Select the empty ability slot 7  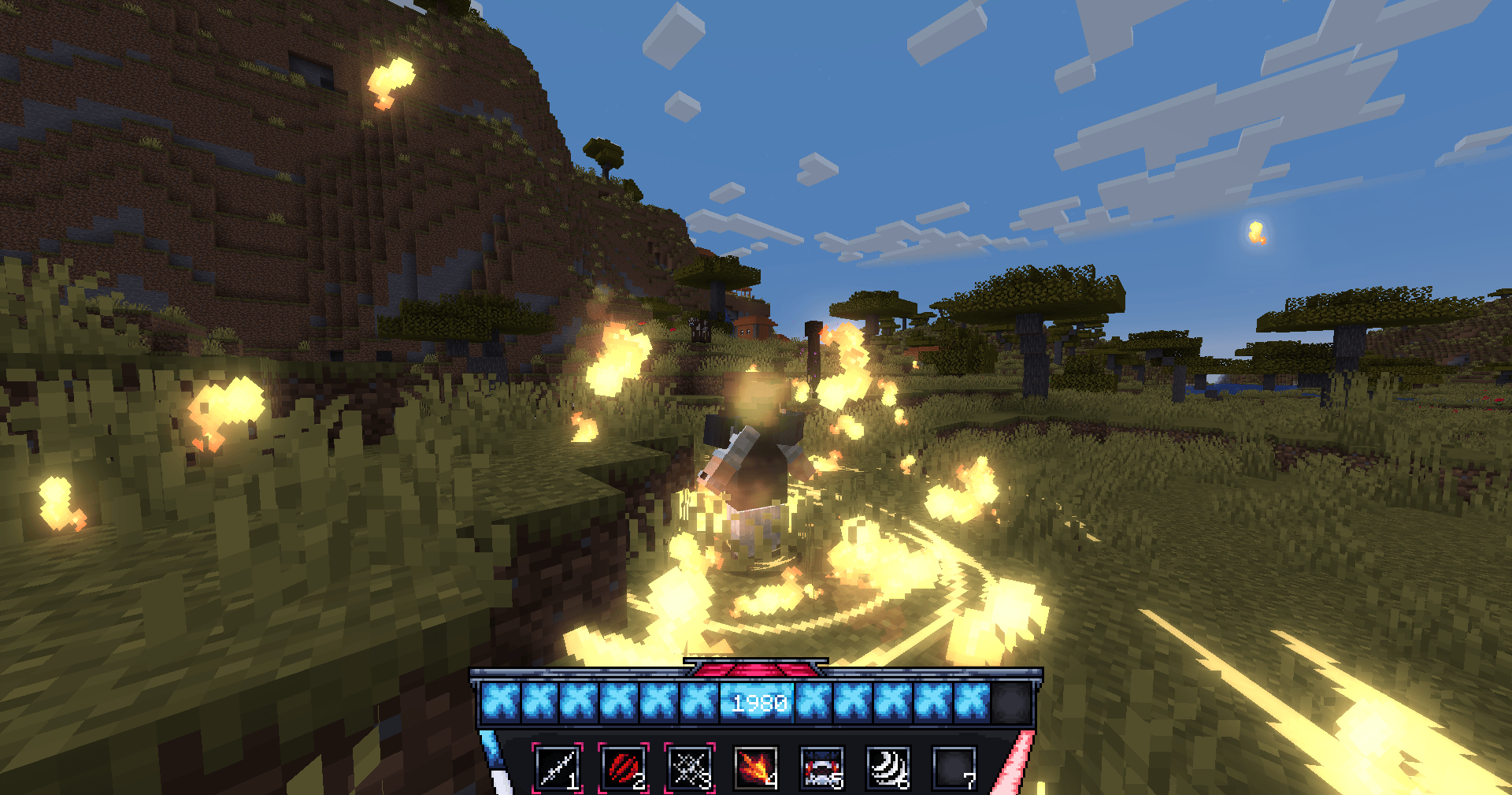(954, 767)
